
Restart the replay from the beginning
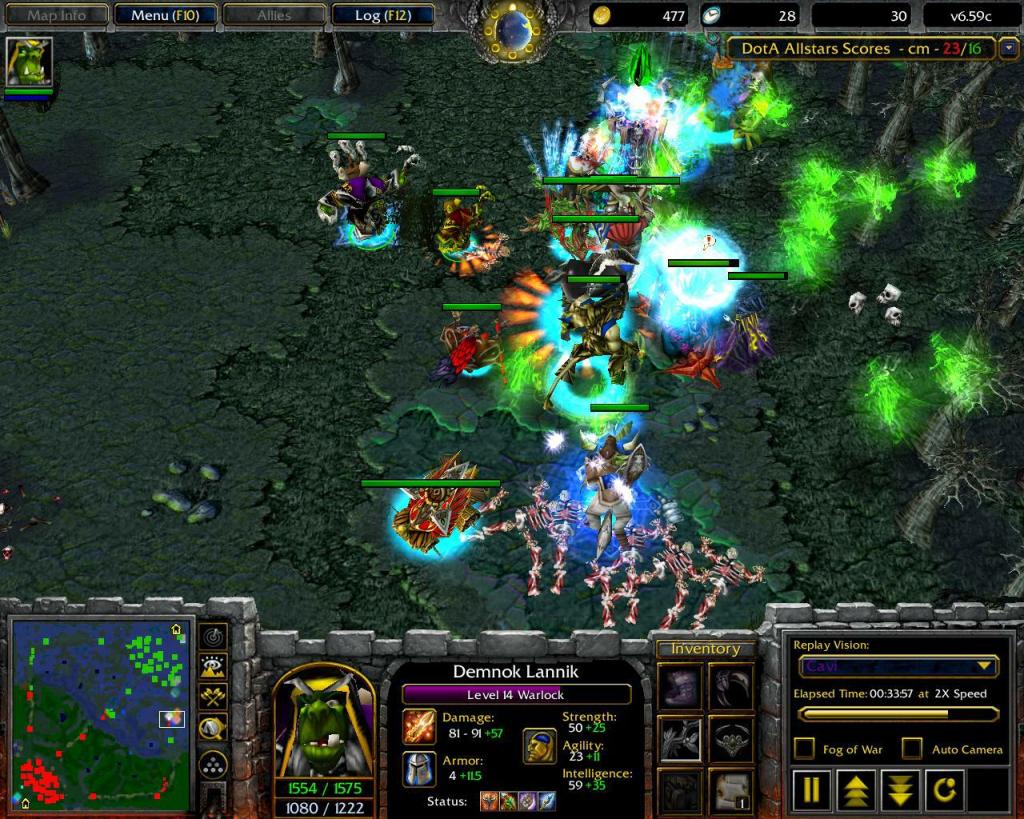click(x=944, y=789)
